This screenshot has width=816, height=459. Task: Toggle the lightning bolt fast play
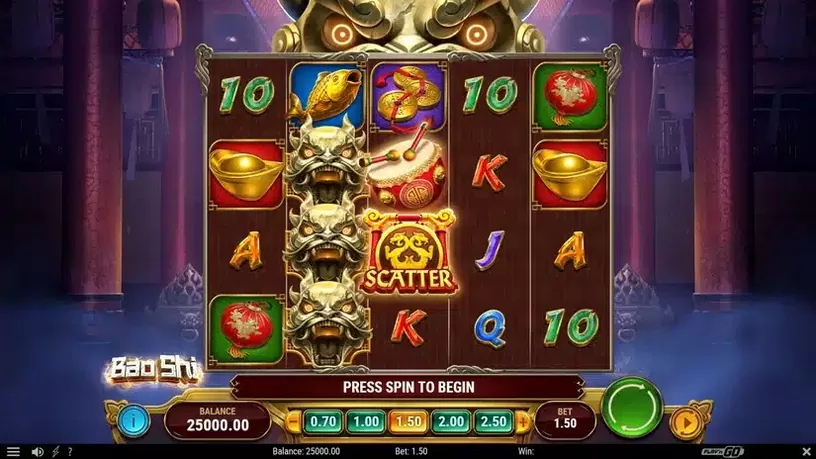[x=55, y=452]
